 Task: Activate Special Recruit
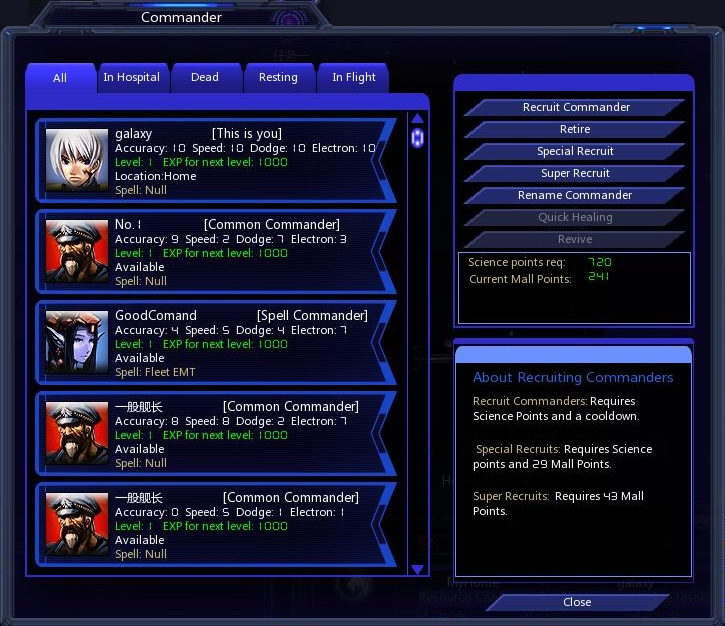tap(575, 151)
